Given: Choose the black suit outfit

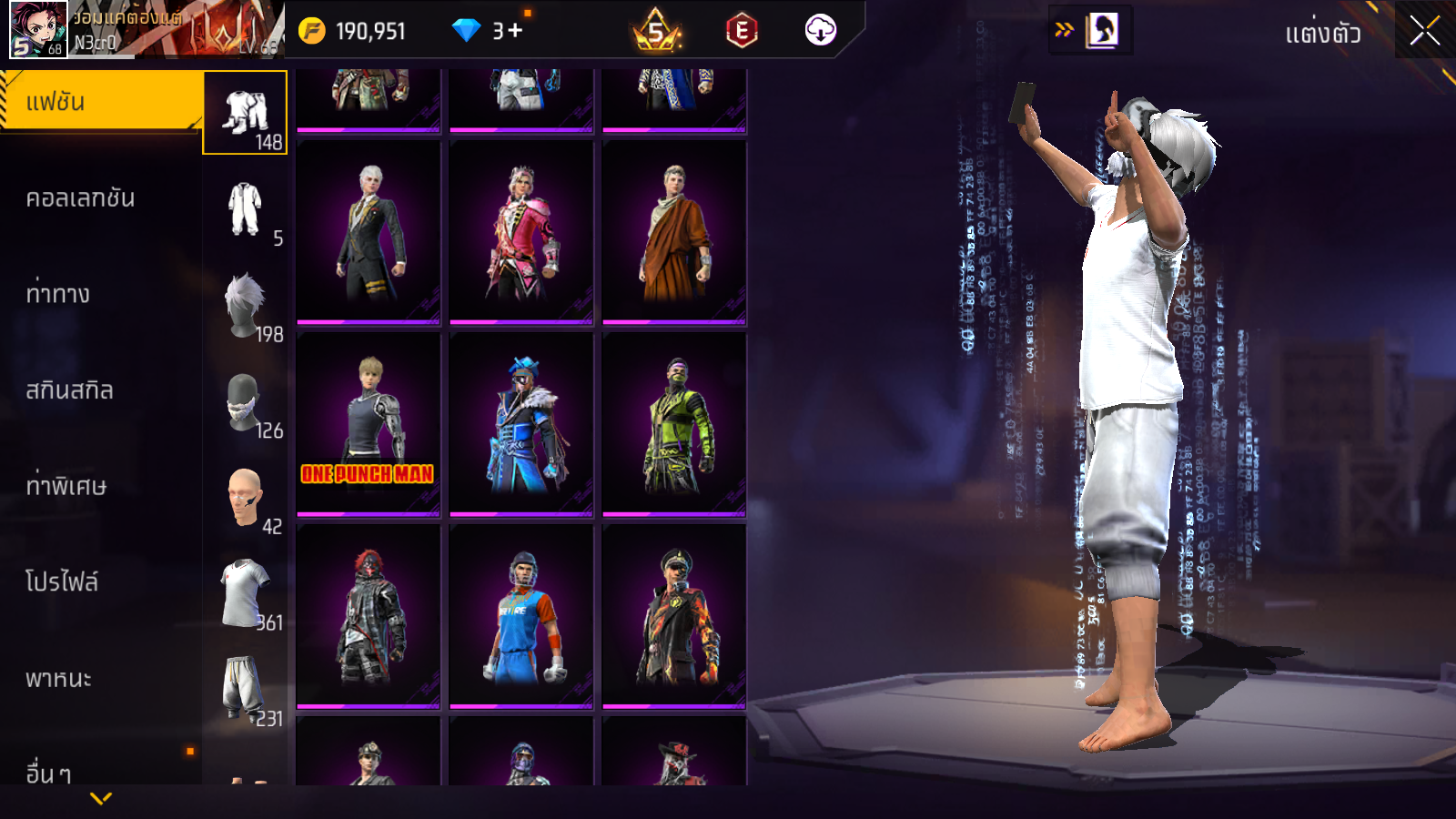Looking at the screenshot, I should (369, 233).
